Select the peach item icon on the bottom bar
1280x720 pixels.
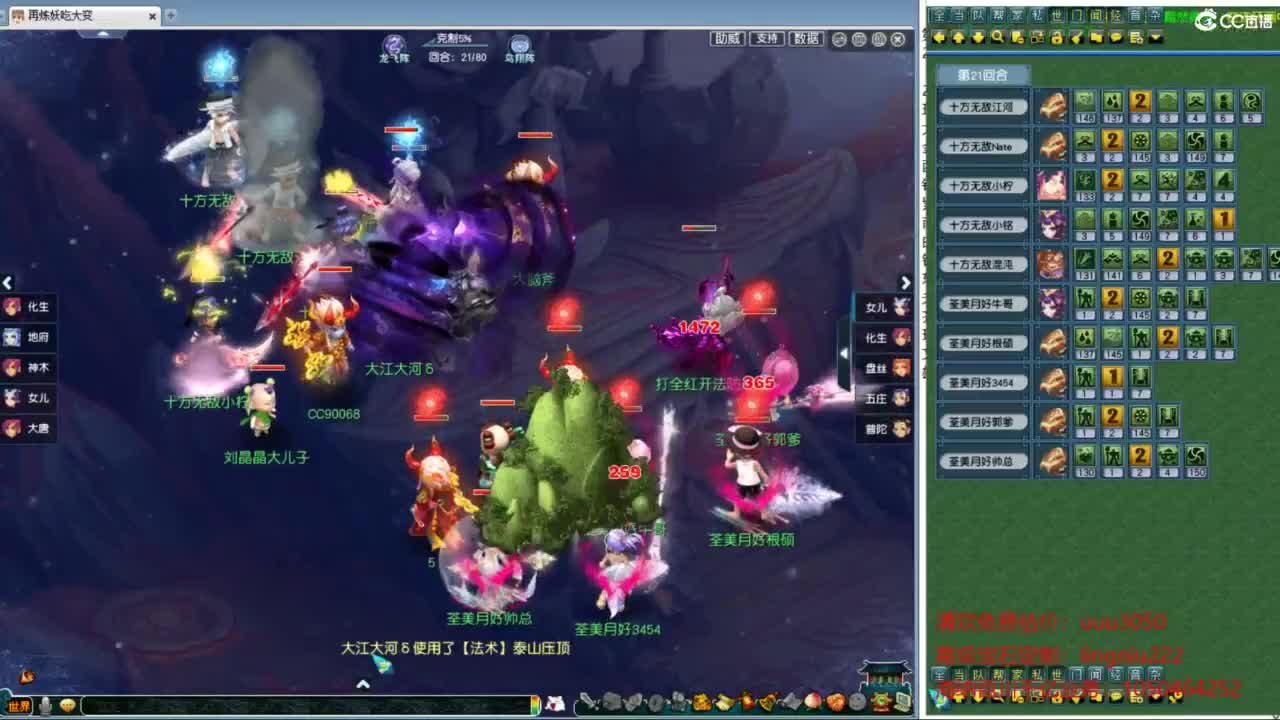click(812, 701)
